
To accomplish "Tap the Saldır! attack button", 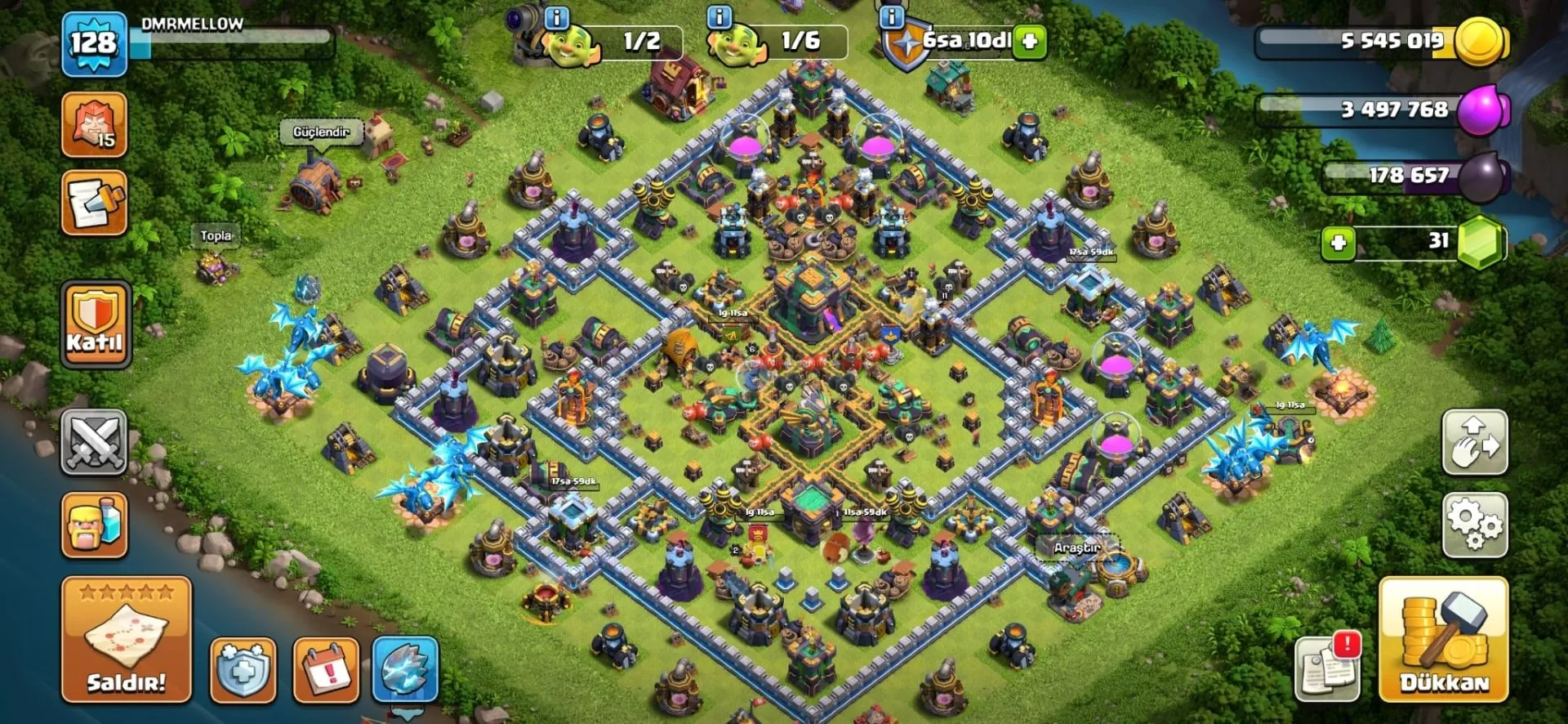I will [x=127, y=639].
